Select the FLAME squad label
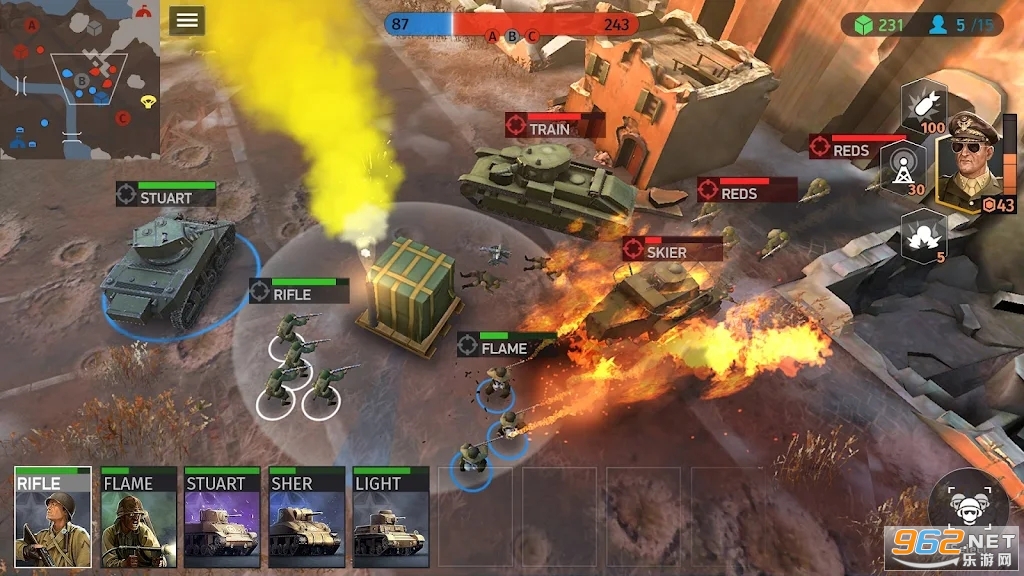The height and width of the screenshot is (576, 1024). 507,346
